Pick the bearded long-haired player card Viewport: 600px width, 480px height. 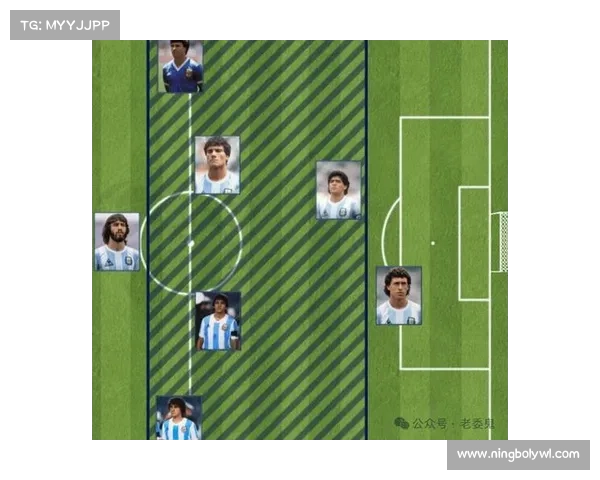[x=117, y=242]
